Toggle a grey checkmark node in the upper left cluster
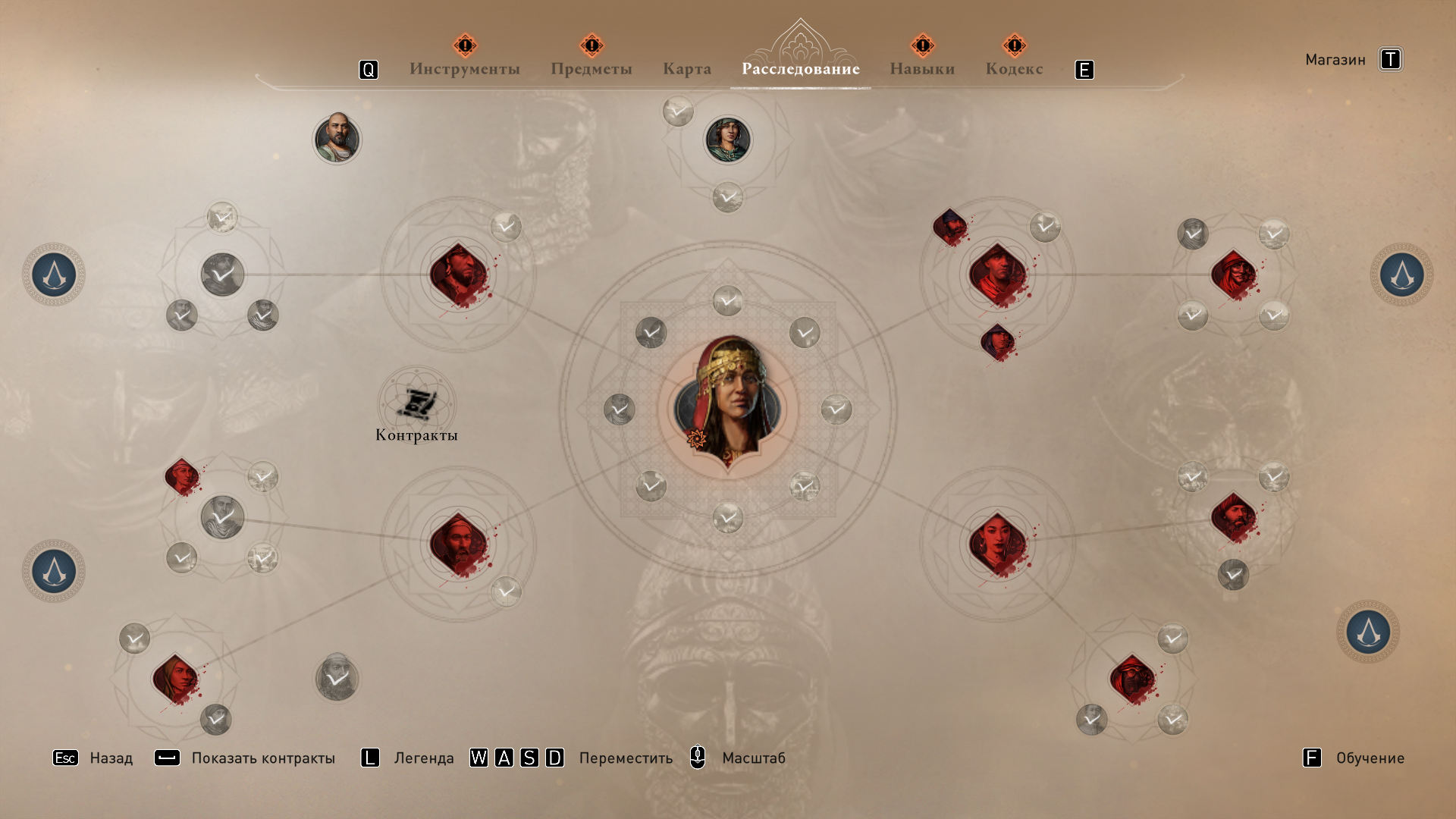The width and height of the screenshot is (1456, 819). click(220, 275)
